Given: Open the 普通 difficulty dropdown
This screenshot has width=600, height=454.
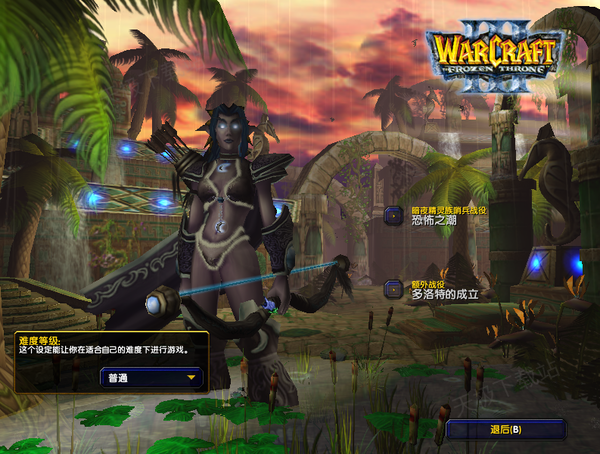Looking at the screenshot, I should [151, 379].
